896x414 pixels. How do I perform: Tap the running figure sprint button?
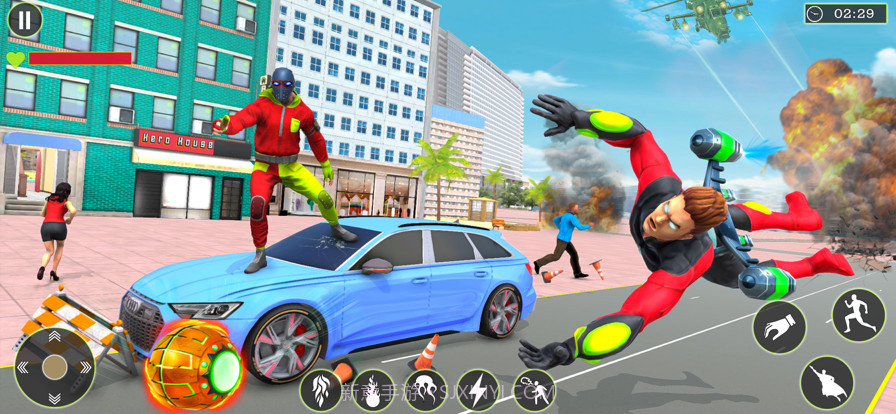(858, 315)
